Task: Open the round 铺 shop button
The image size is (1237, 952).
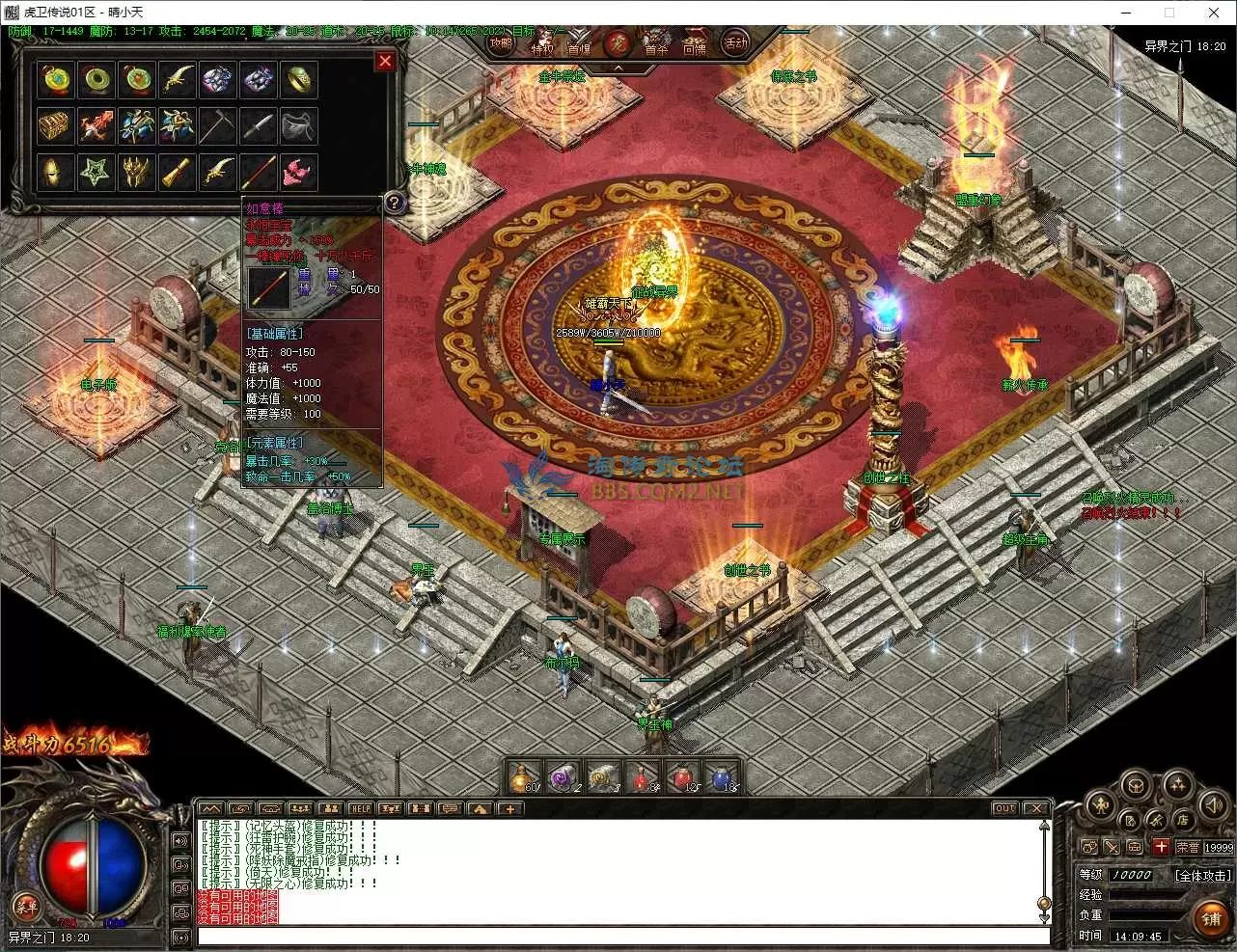Action: pos(1212,918)
